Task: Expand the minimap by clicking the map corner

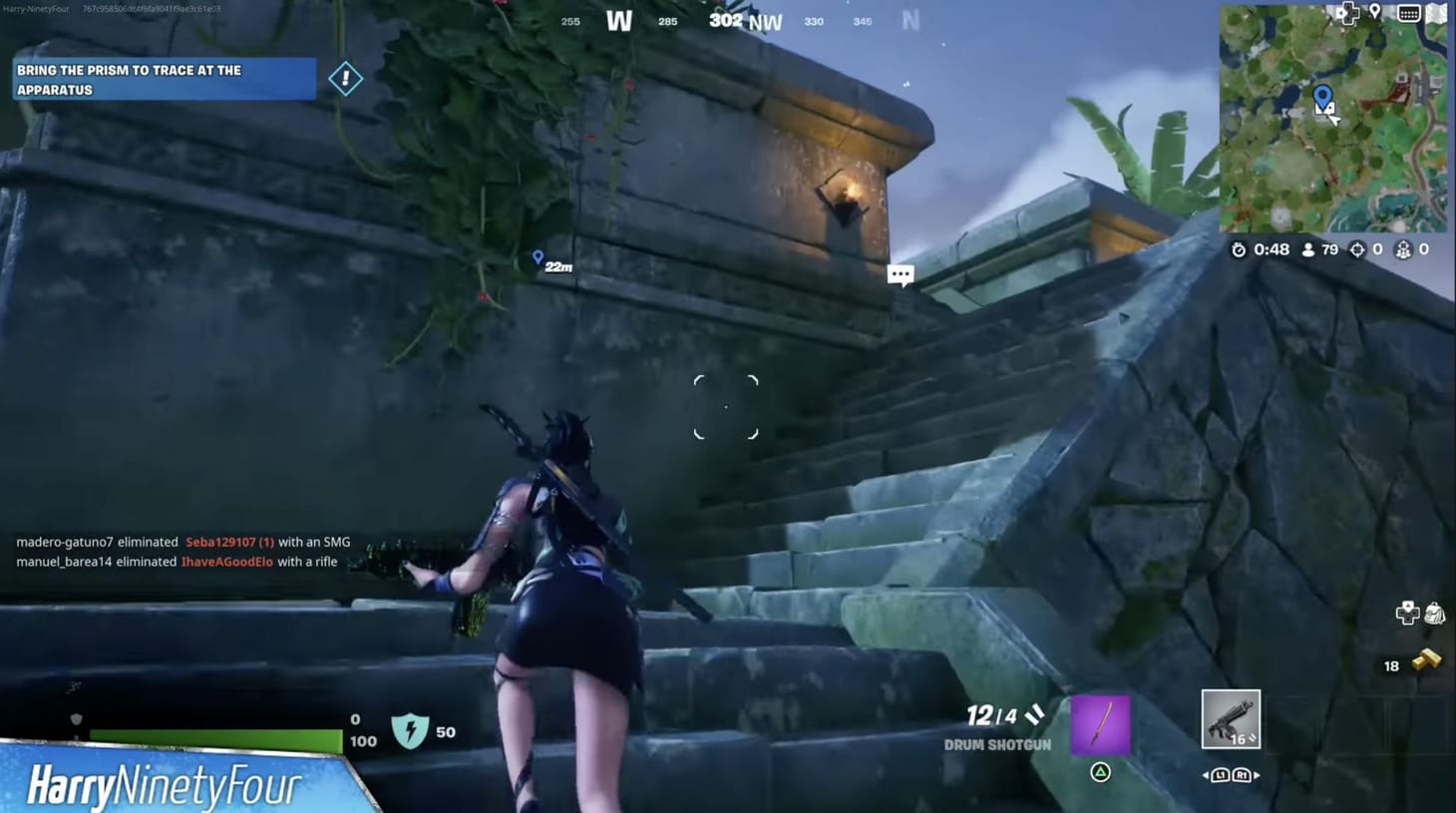Action: point(1437,13)
